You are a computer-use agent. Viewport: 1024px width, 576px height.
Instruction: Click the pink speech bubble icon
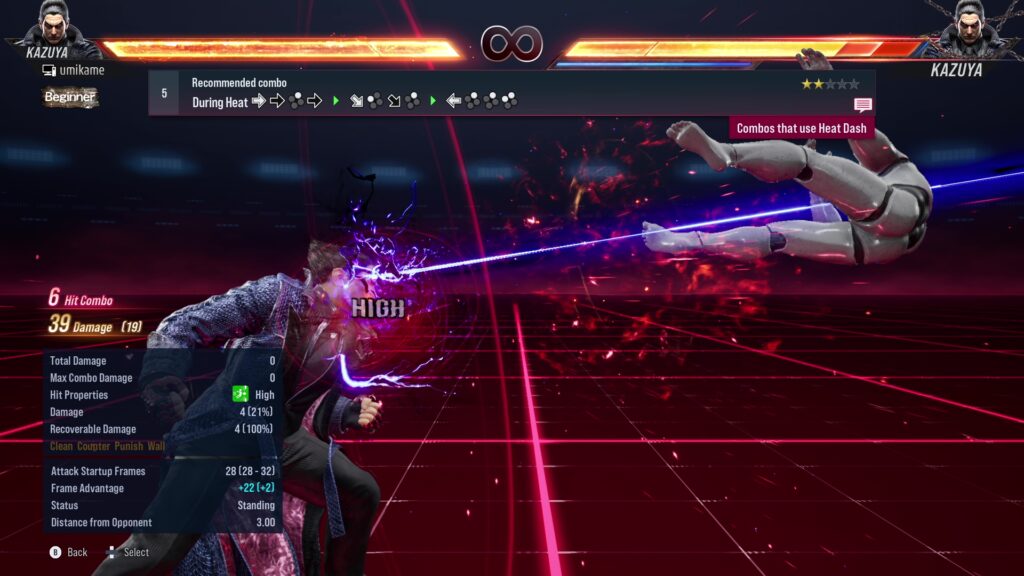tap(863, 105)
